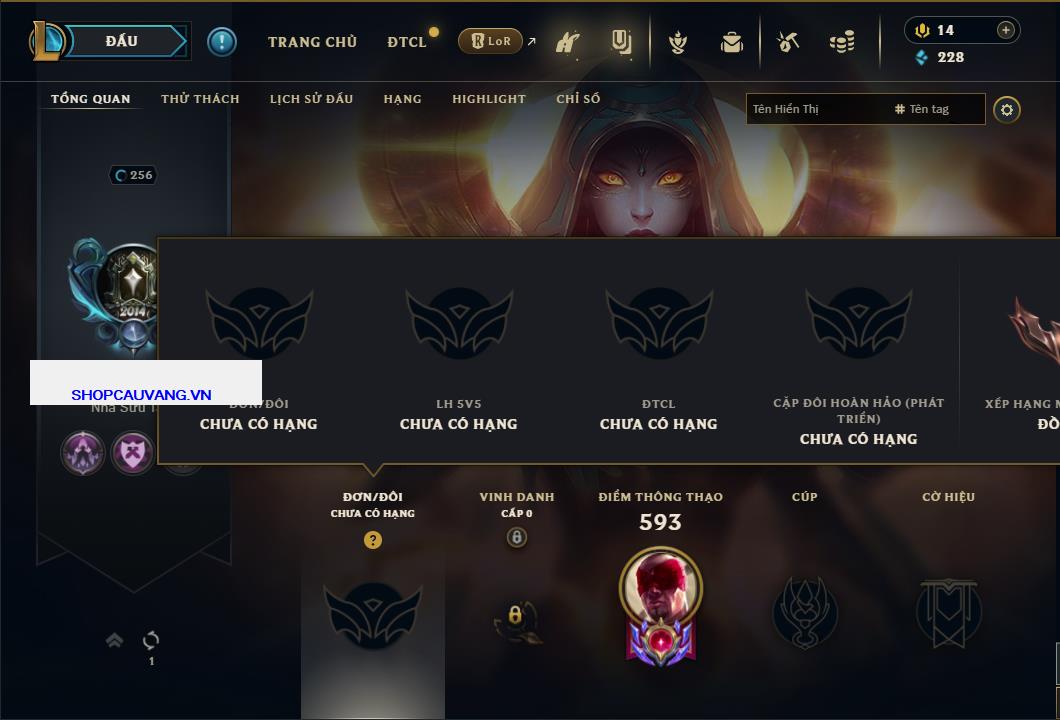Go to the ĐTCL section
Screen dimensions: 1060x720
coord(407,42)
